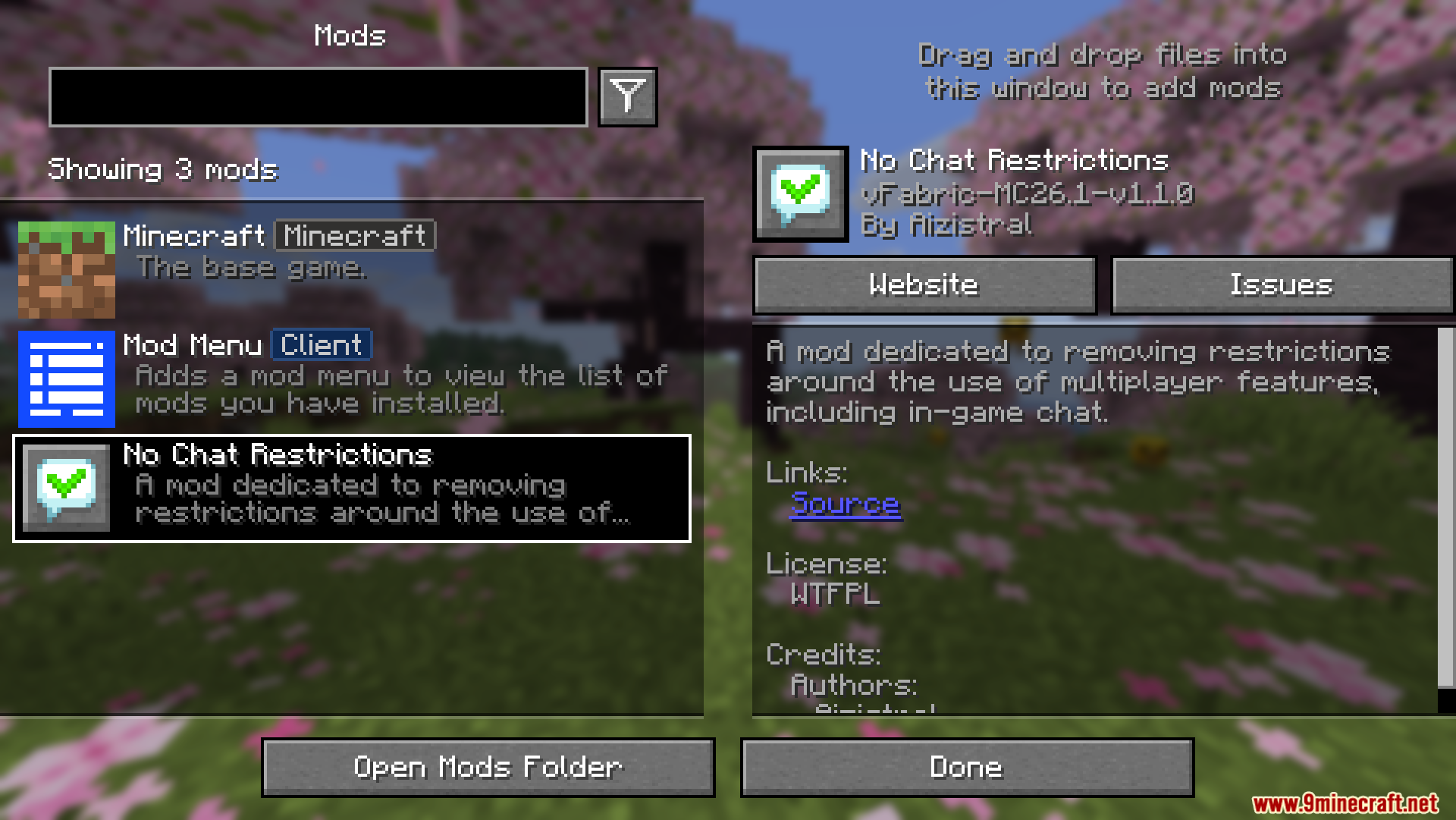
Task: Open the No Chat Restrictions Website
Action: coord(924,284)
